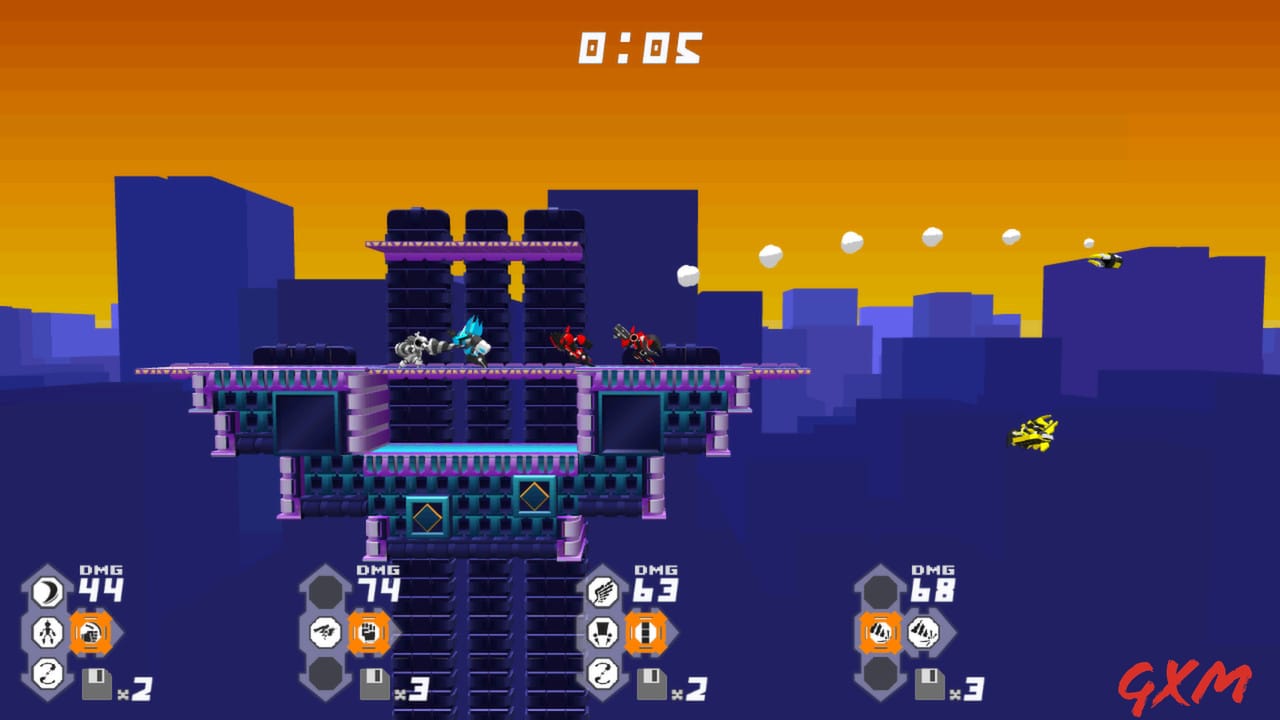Expand player one's HUD via the right-facing arrow
Viewport: 1280px width, 720px height.
tap(120, 634)
